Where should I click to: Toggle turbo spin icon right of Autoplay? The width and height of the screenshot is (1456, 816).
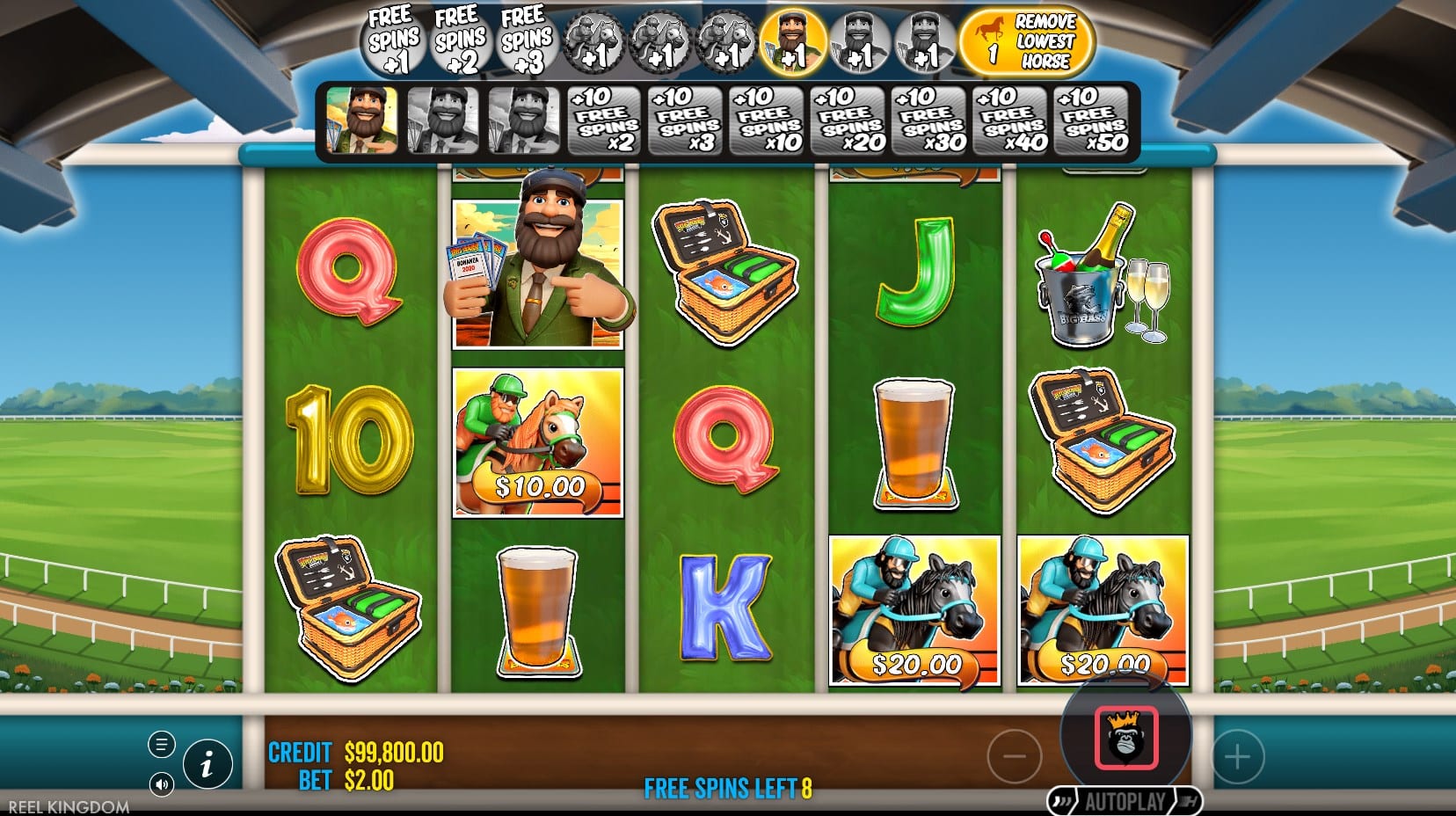click(x=1185, y=802)
